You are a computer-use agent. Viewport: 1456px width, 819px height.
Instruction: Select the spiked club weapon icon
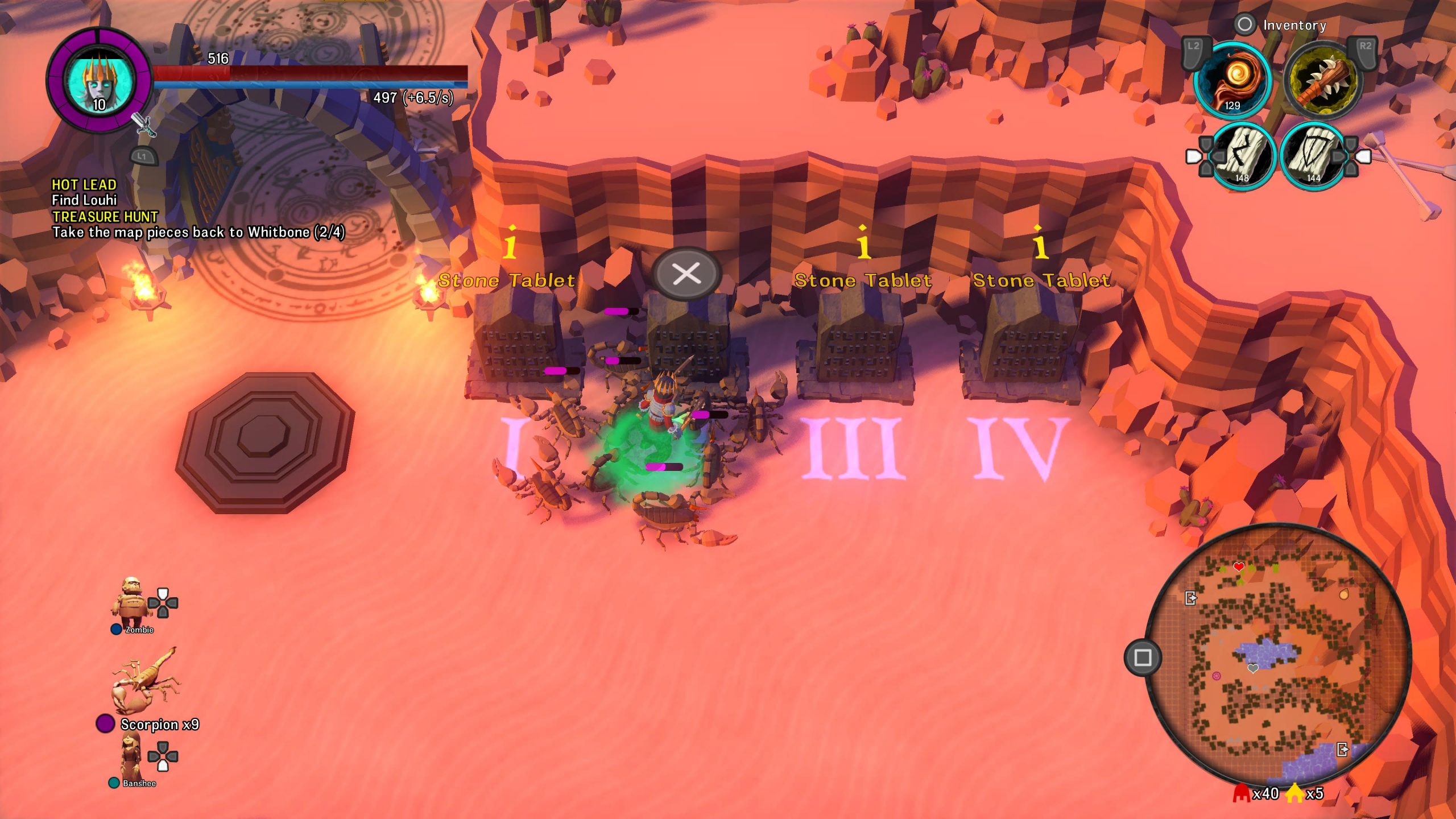click(x=1323, y=80)
